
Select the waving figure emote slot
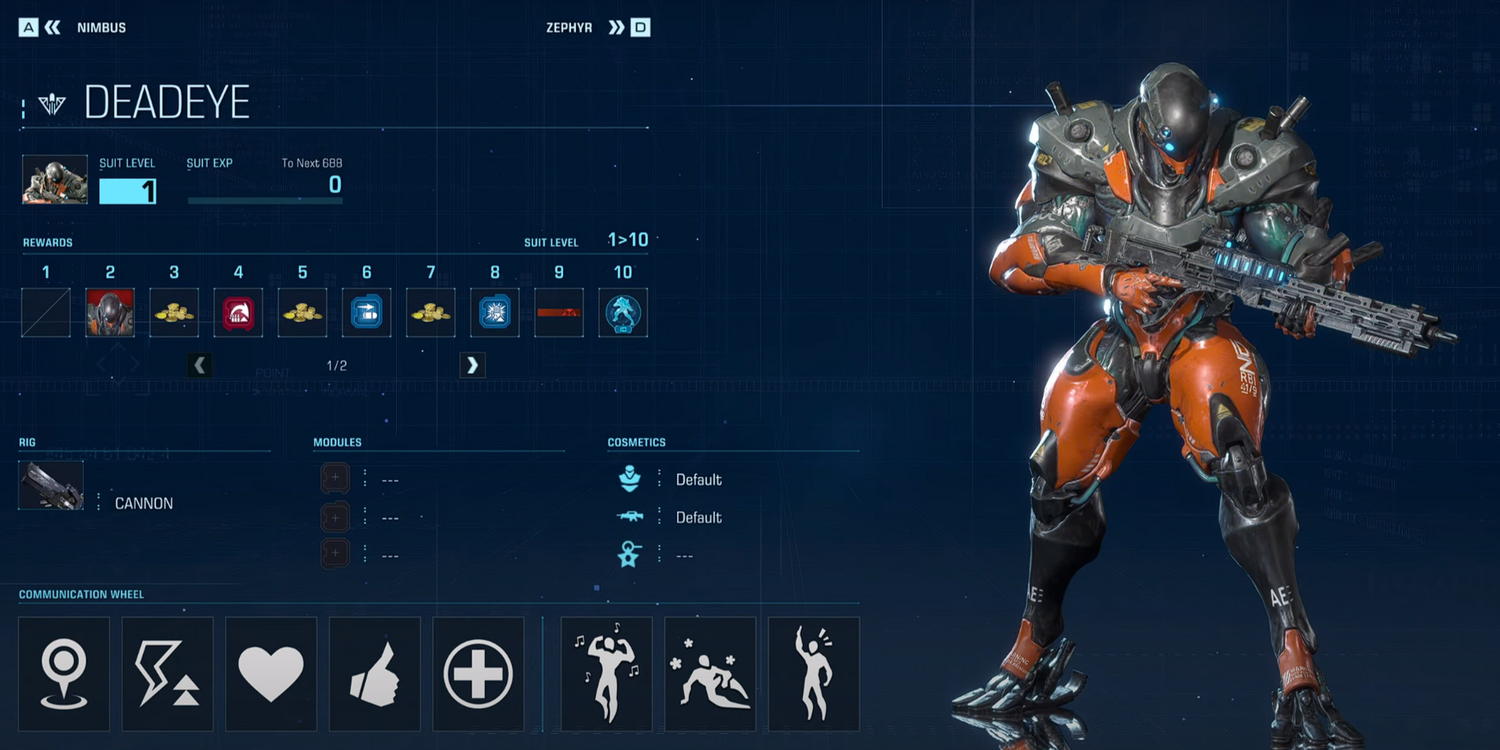pos(813,673)
